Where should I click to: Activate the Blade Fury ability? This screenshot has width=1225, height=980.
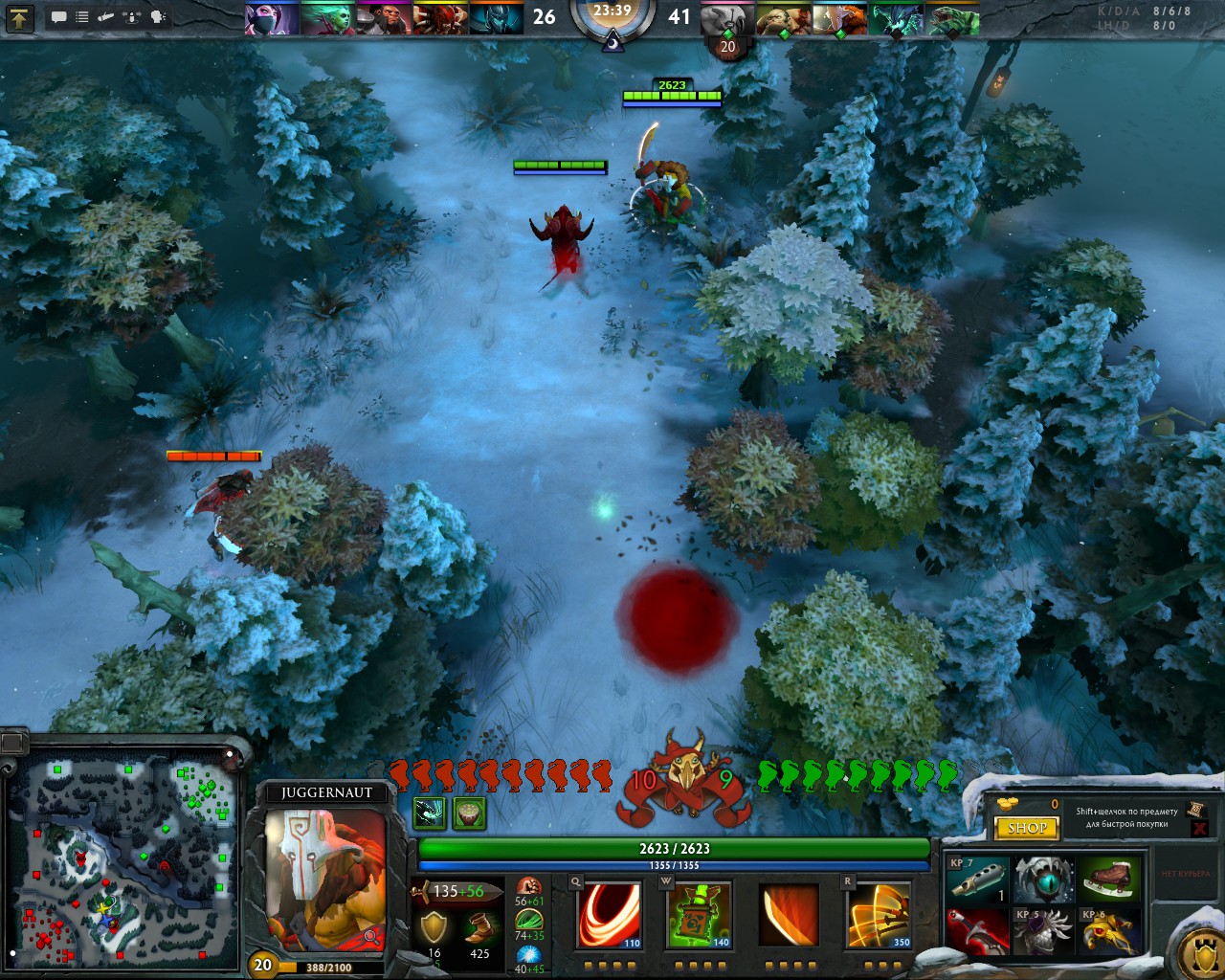click(610, 915)
